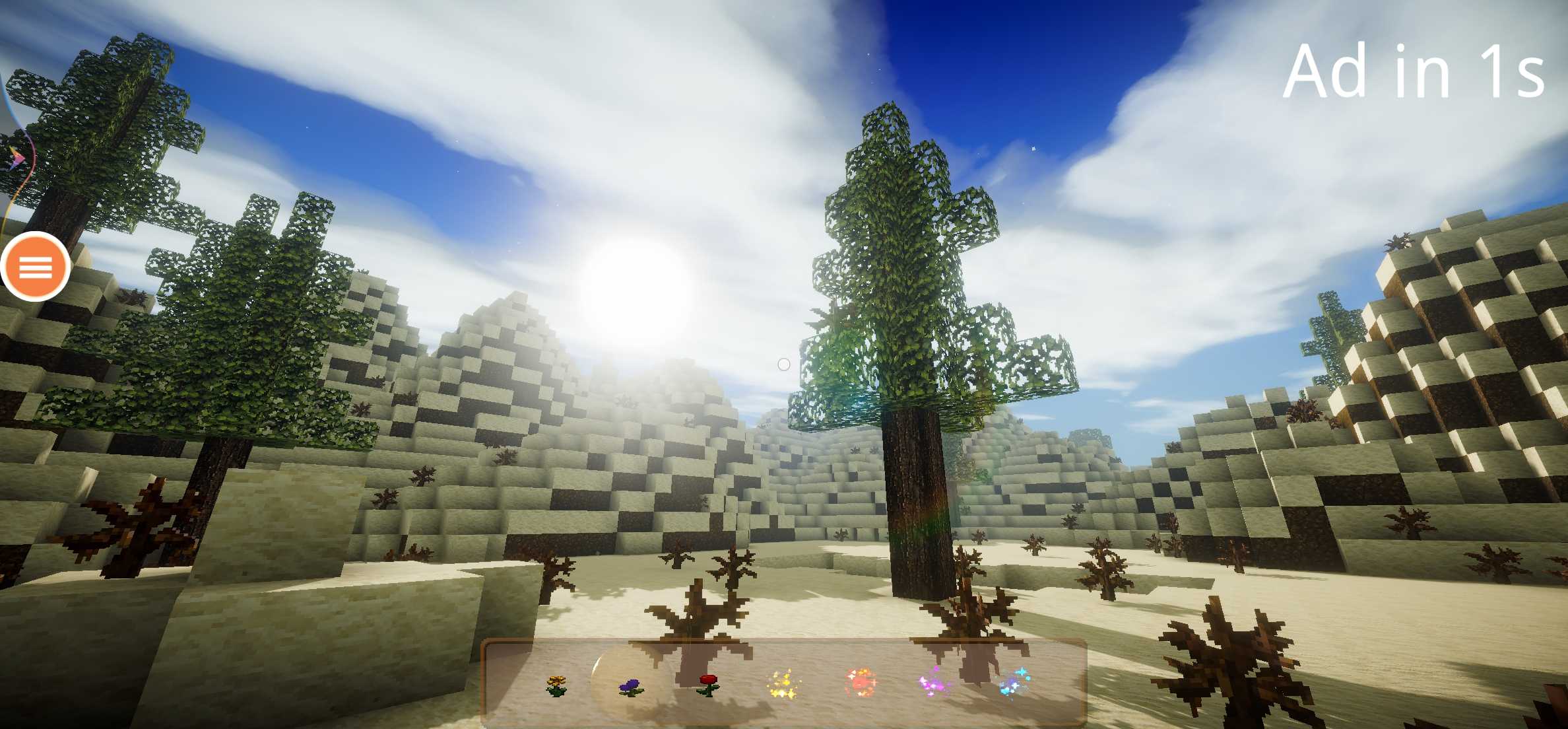Pick the red rose hotbar slot

click(708, 684)
